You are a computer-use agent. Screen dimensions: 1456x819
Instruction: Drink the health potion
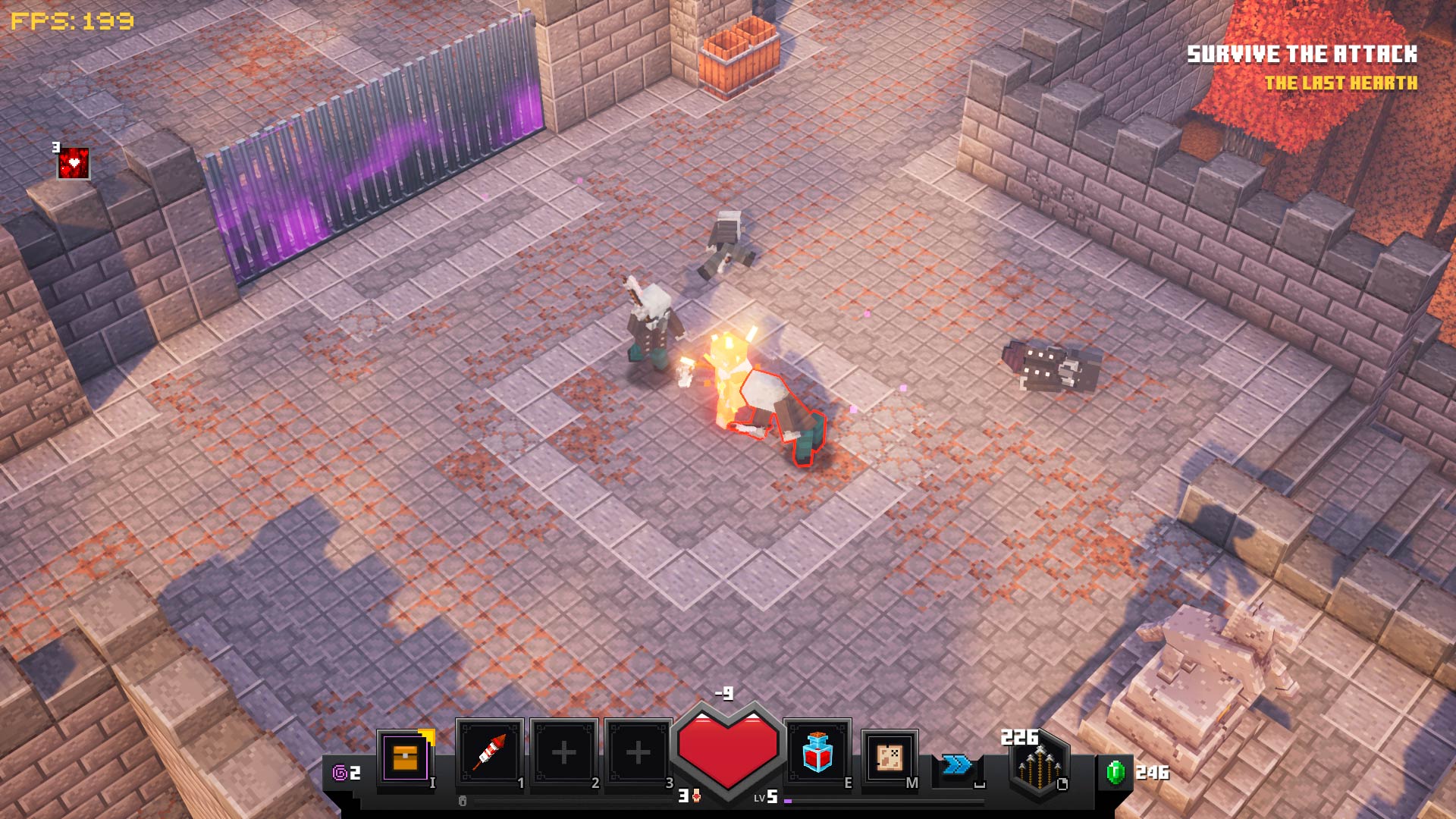point(817,752)
